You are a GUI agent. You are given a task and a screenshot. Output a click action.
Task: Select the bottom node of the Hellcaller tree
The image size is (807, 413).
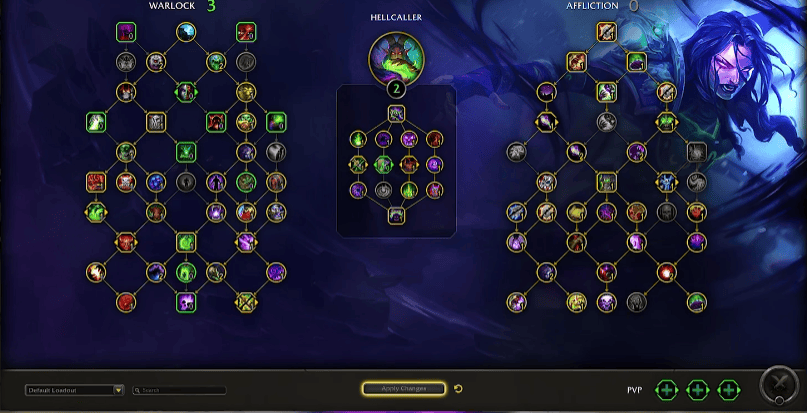(x=396, y=215)
